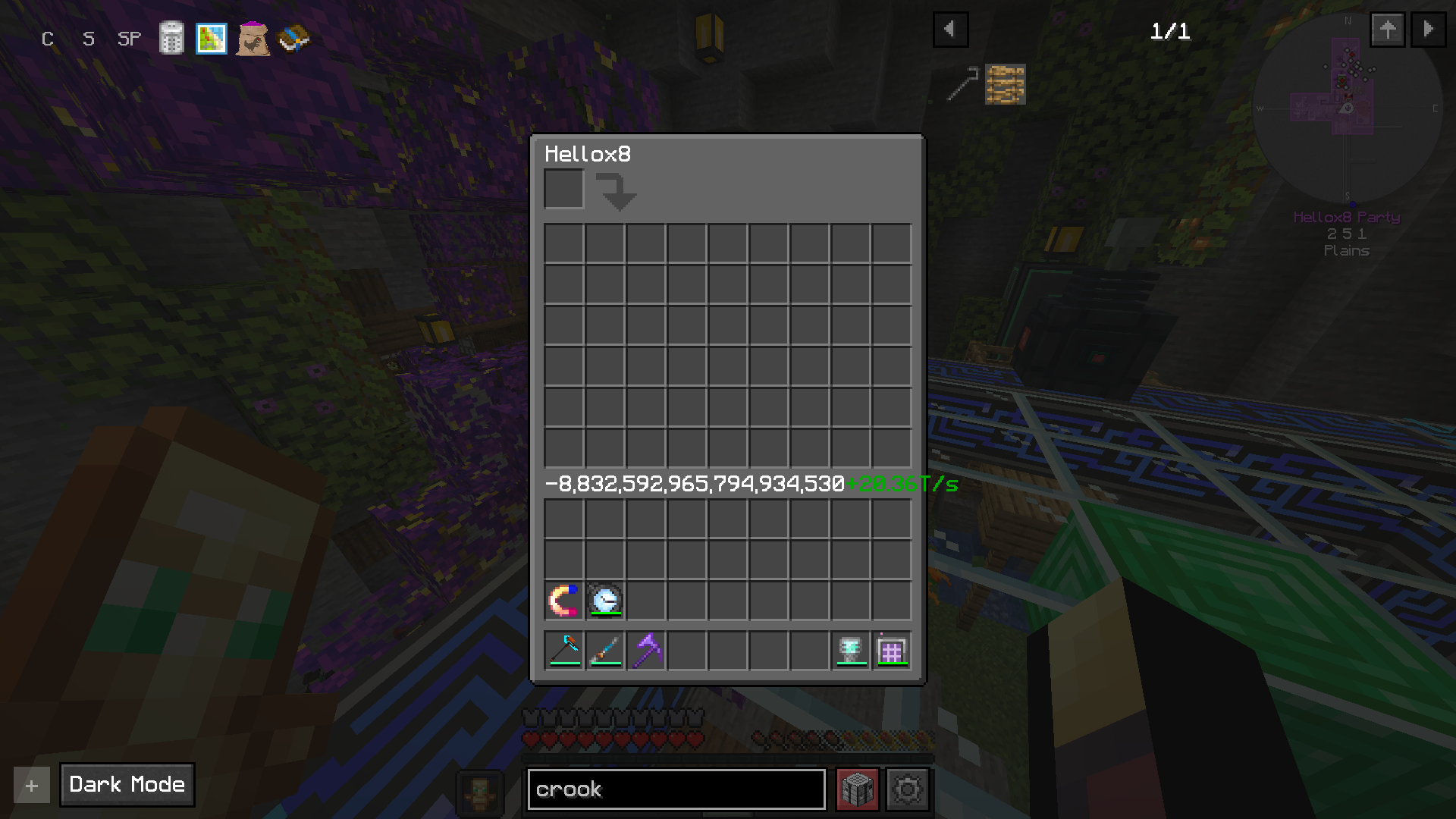Screen dimensions: 1456x819
Task: Click the villager sack icon top left
Action: coord(253,39)
